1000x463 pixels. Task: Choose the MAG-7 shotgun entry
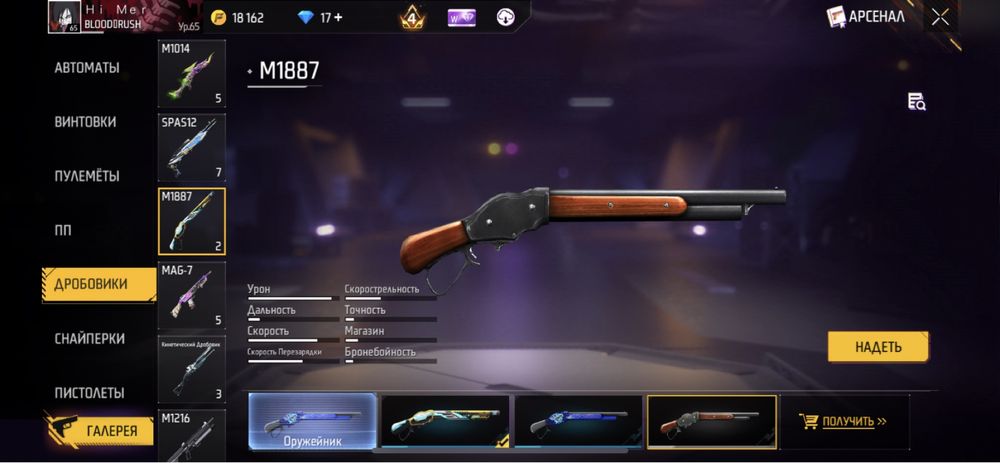(192, 295)
